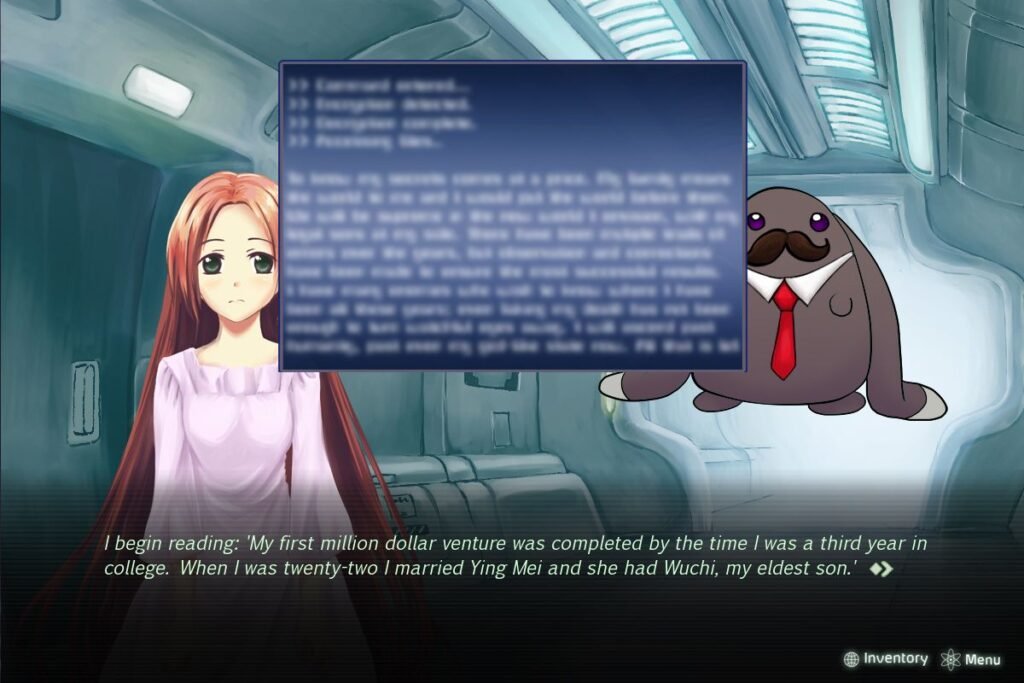Open the Inventory
Image resolution: width=1024 pixels, height=683 pixels.
pyautogui.click(x=886, y=659)
